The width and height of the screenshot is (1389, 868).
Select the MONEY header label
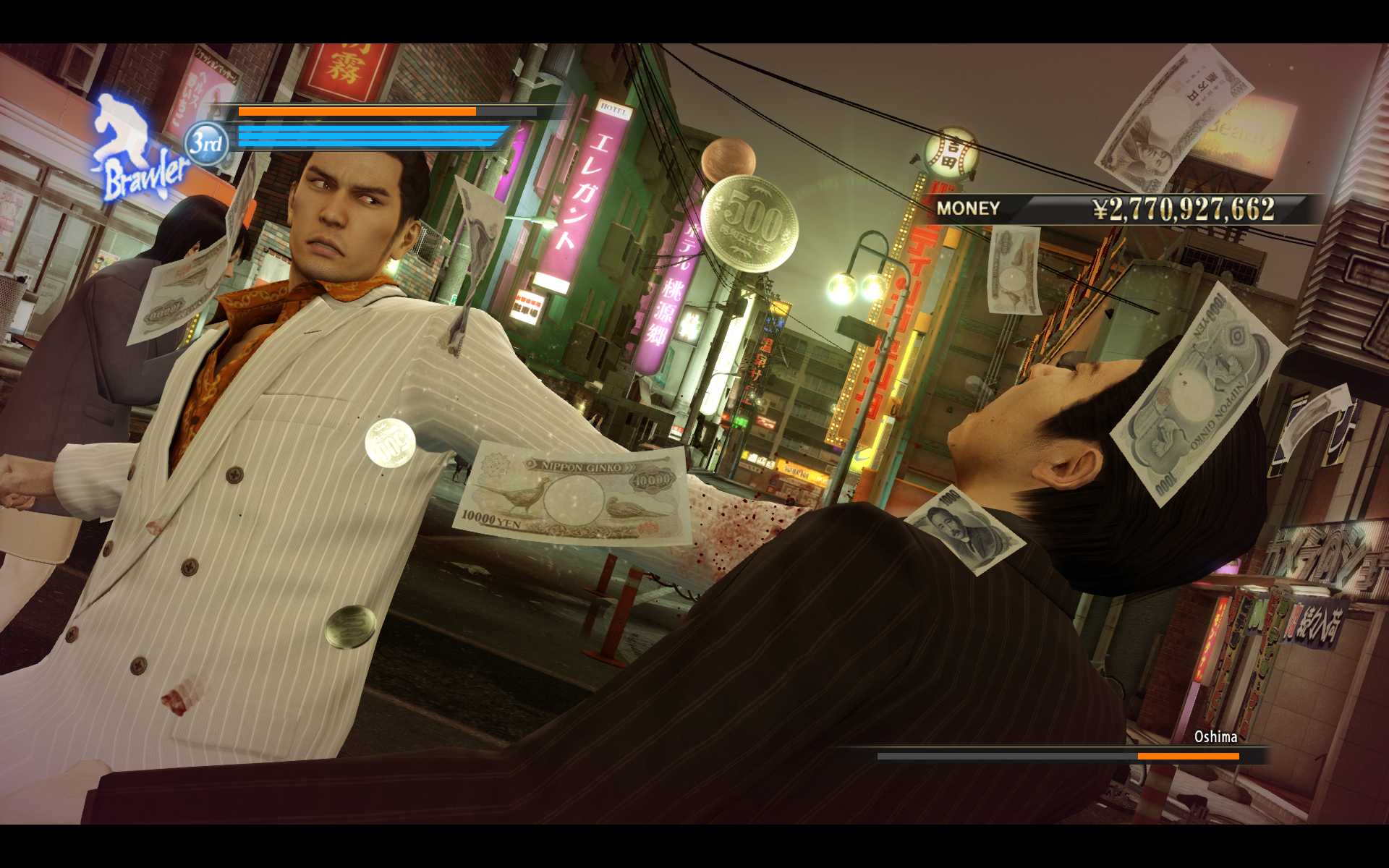coord(969,208)
